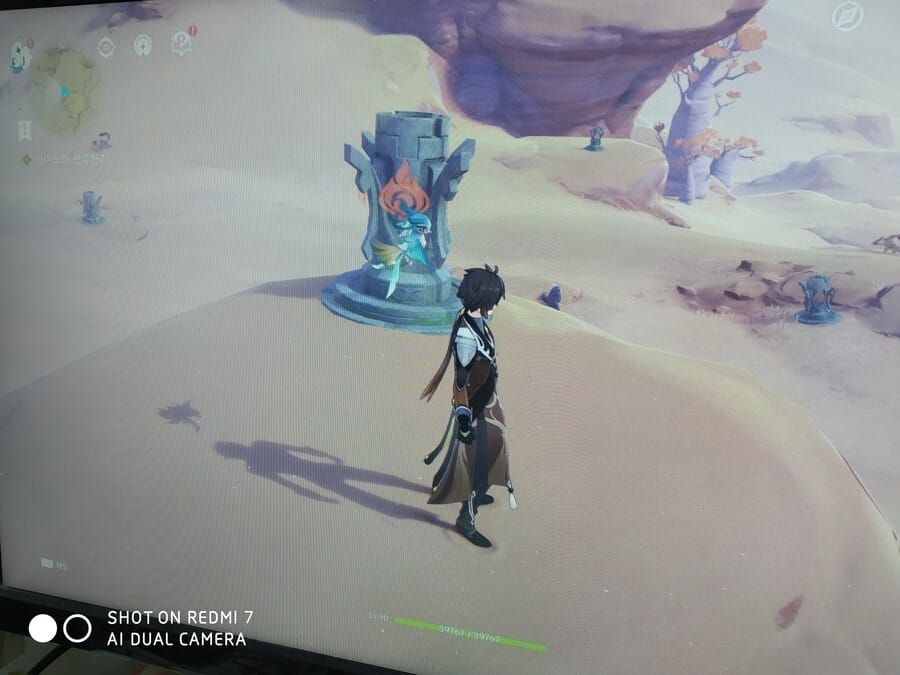The width and height of the screenshot is (900, 675).
Task: Open the quest log bookmark icon
Action: pos(24,130)
